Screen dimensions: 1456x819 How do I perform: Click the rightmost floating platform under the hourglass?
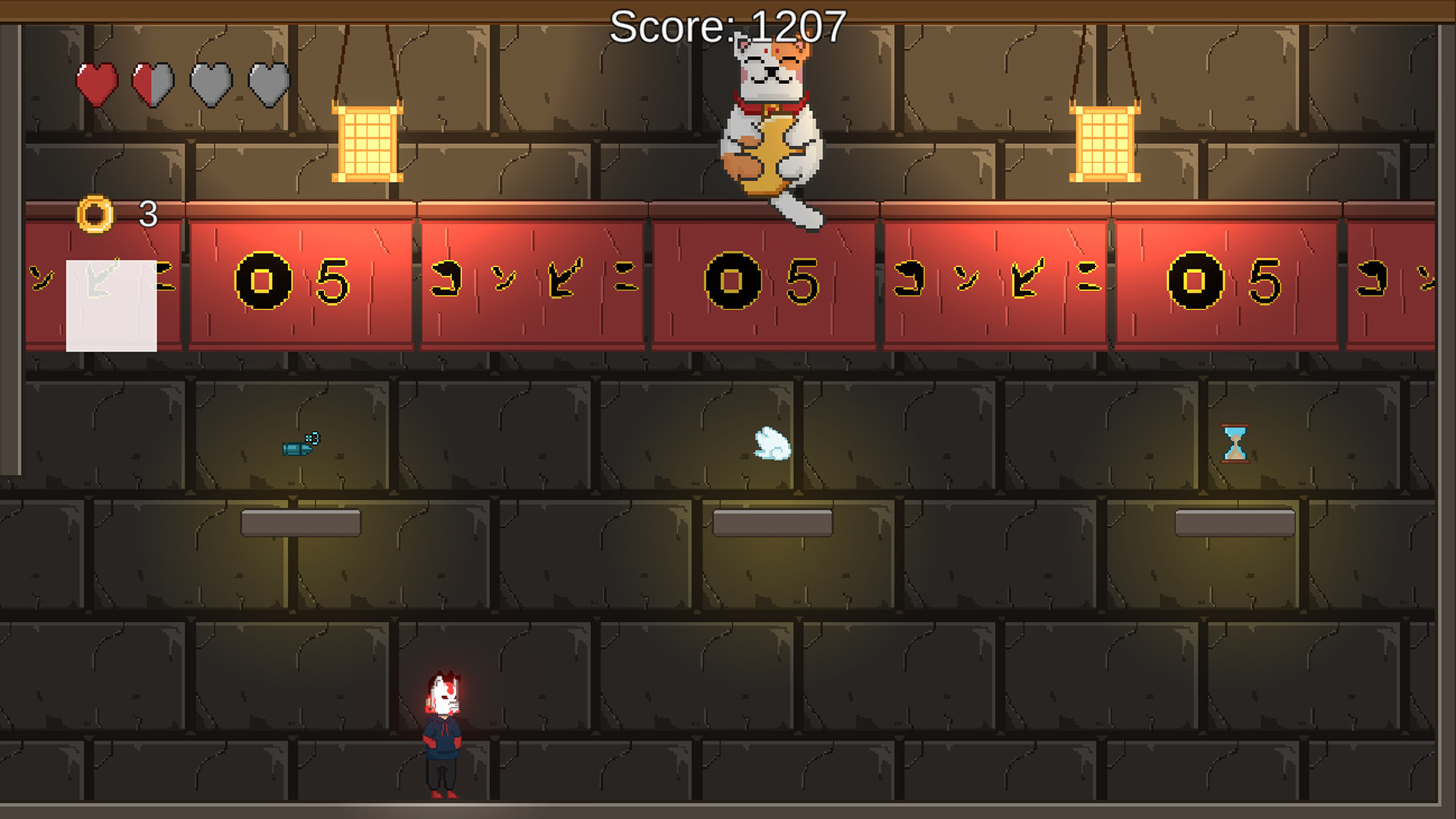click(x=1234, y=521)
